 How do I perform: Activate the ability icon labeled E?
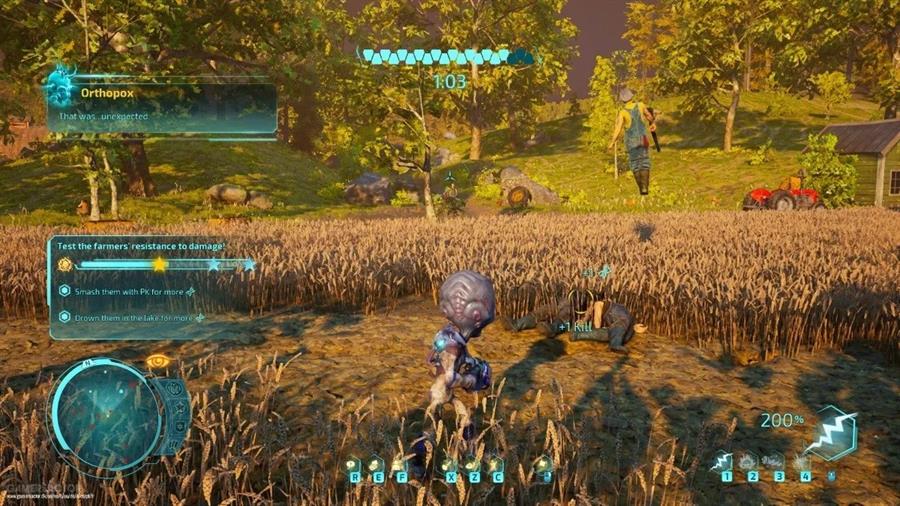[x=376, y=465]
